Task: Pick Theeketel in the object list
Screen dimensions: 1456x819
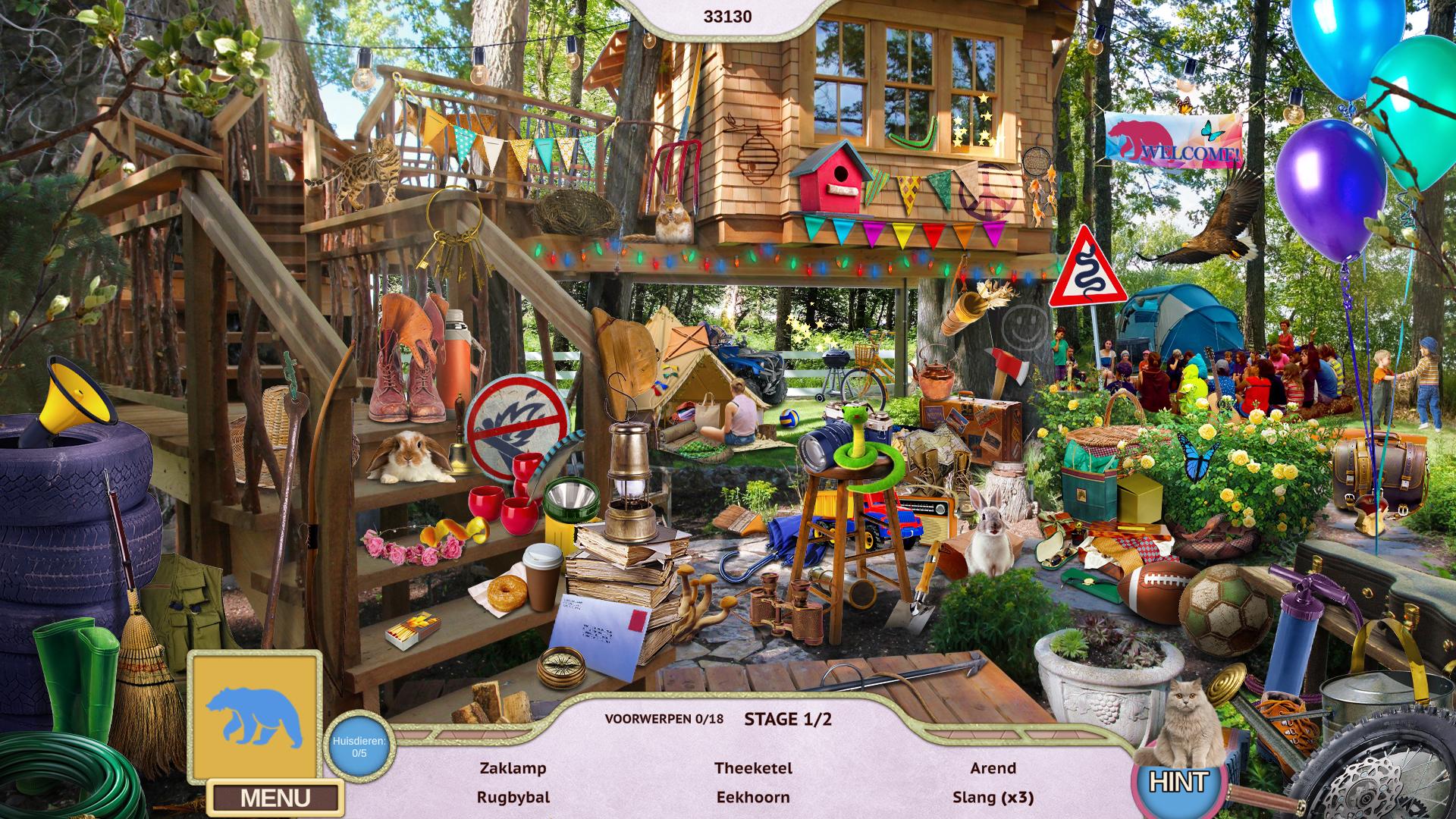Action: (752, 768)
